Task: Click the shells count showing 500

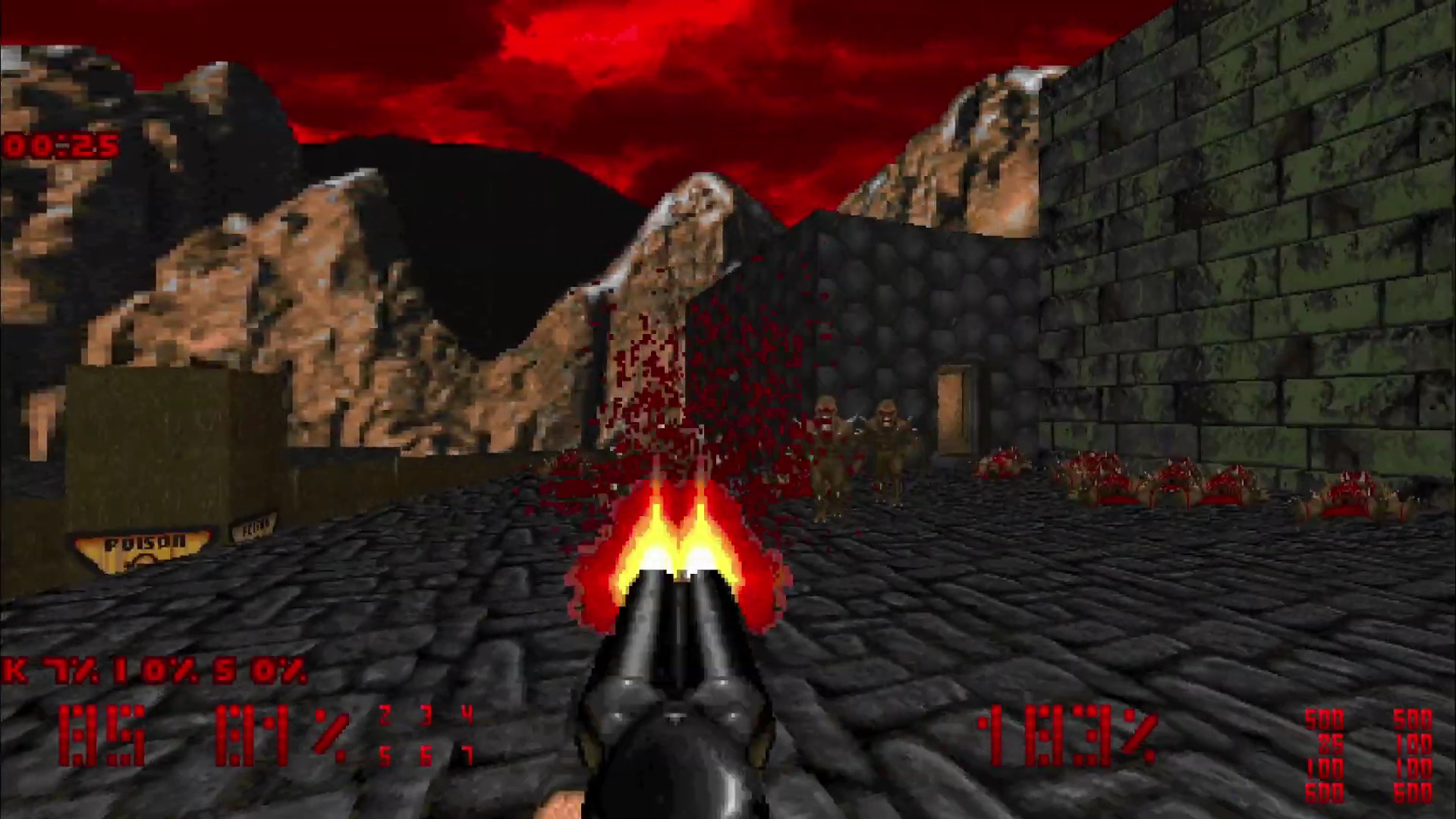Action: (x=1325, y=719)
